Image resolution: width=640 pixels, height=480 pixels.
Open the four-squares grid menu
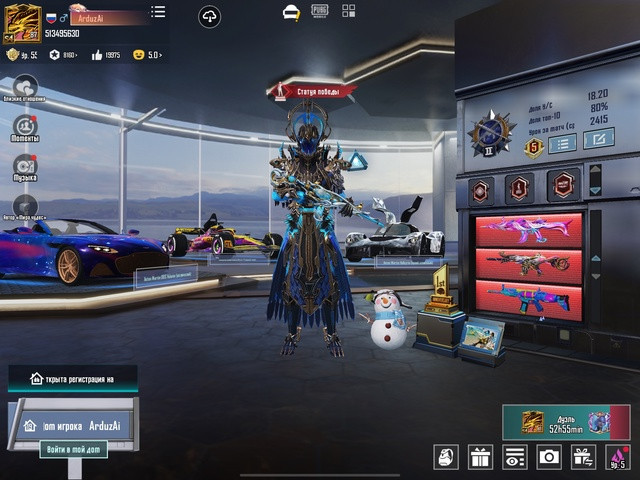(x=348, y=11)
